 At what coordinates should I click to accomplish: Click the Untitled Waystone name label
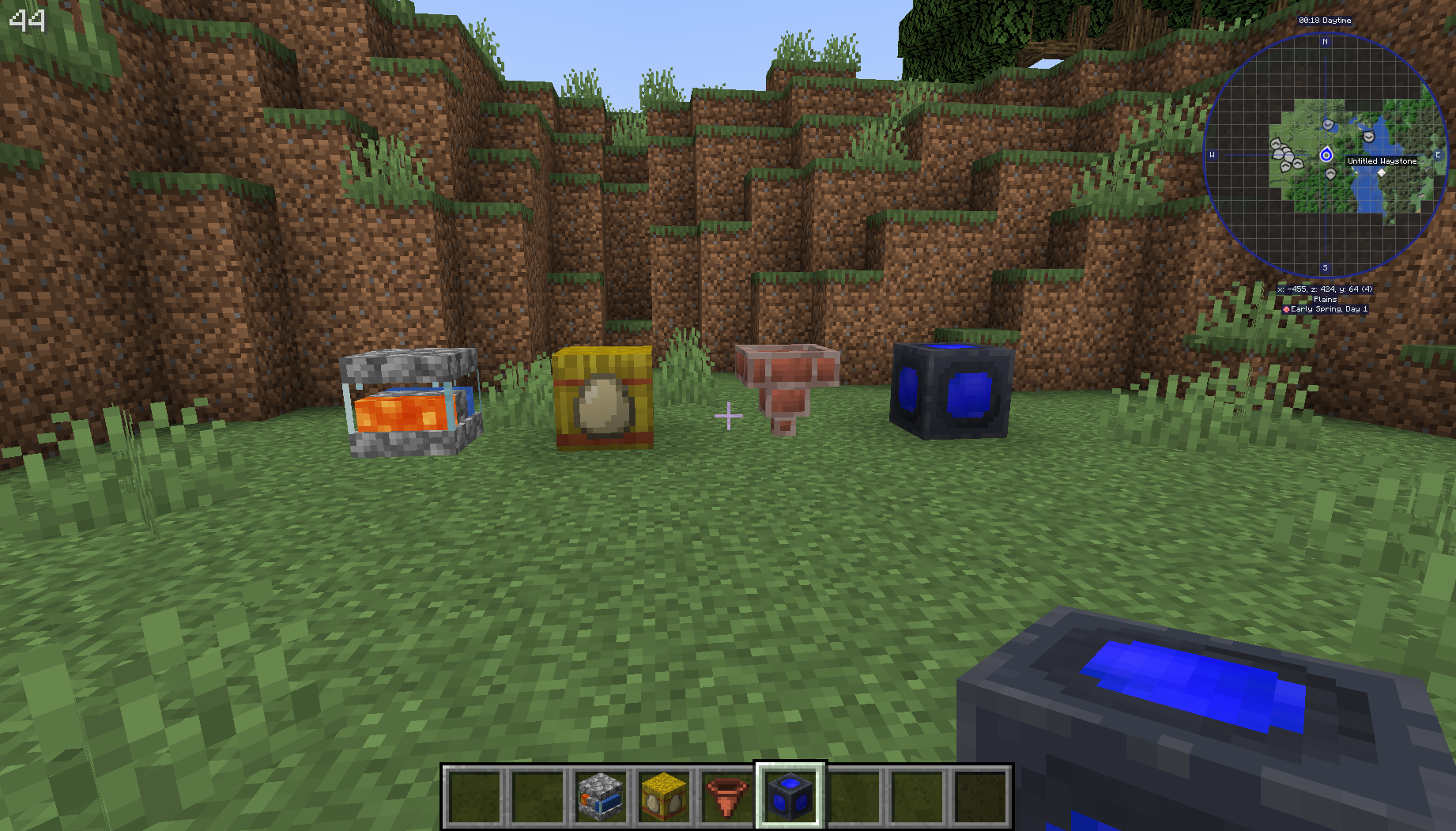pyautogui.click(x=1382, y=161)
